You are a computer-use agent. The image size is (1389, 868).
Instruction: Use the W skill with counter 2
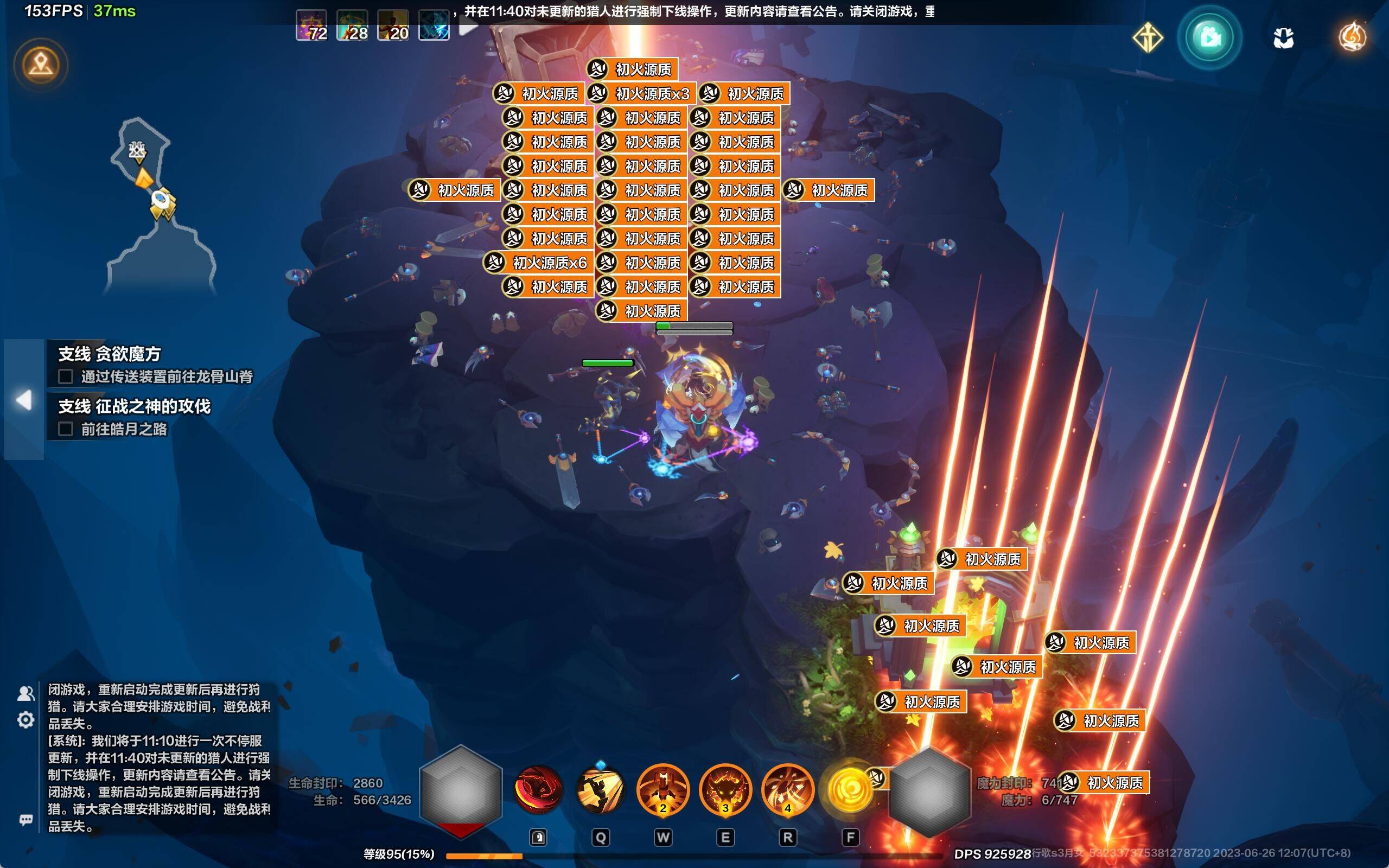point(663,790)
